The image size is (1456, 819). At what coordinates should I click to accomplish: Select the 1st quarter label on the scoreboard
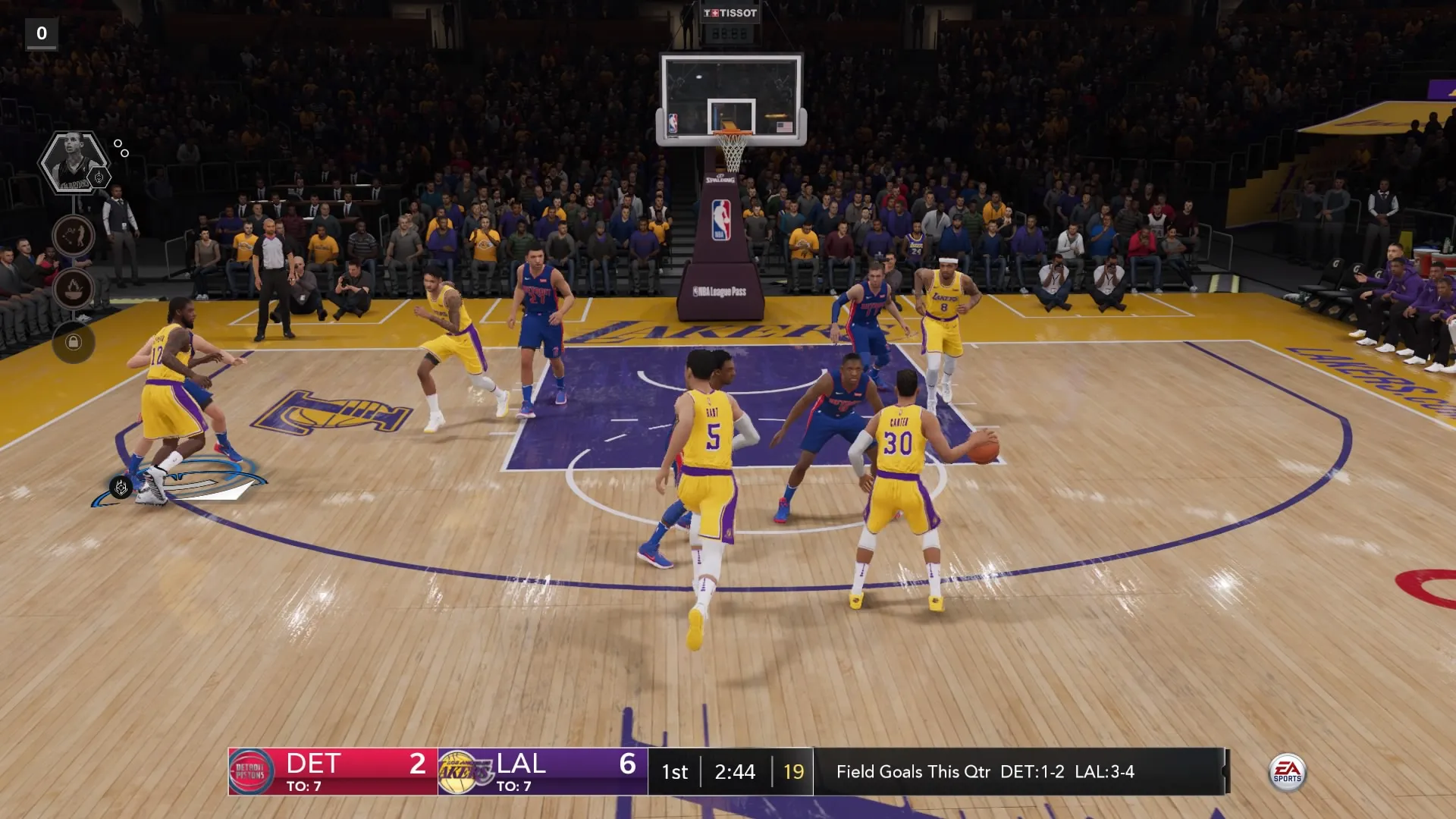pos(674,772)
